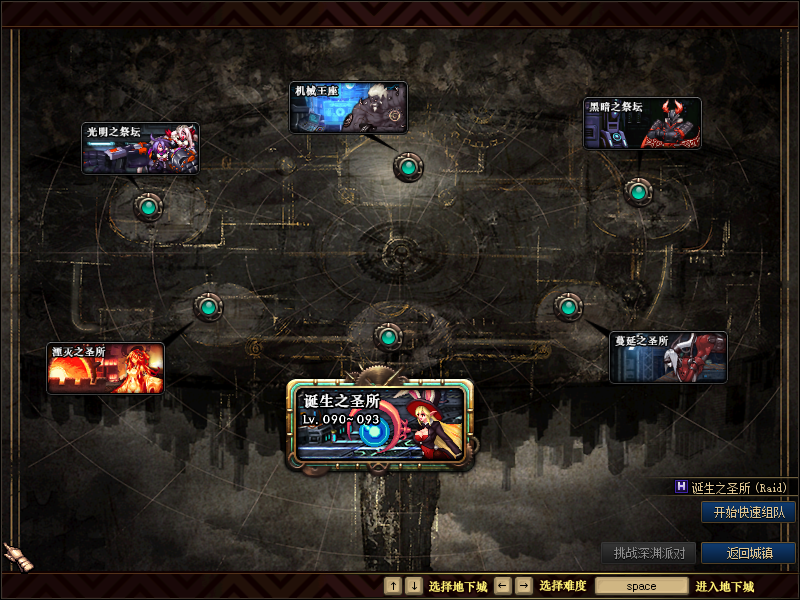800x600 pixels.
Task: Start quick party matching (开始快速组队)
Action: (x=748, y=512)
